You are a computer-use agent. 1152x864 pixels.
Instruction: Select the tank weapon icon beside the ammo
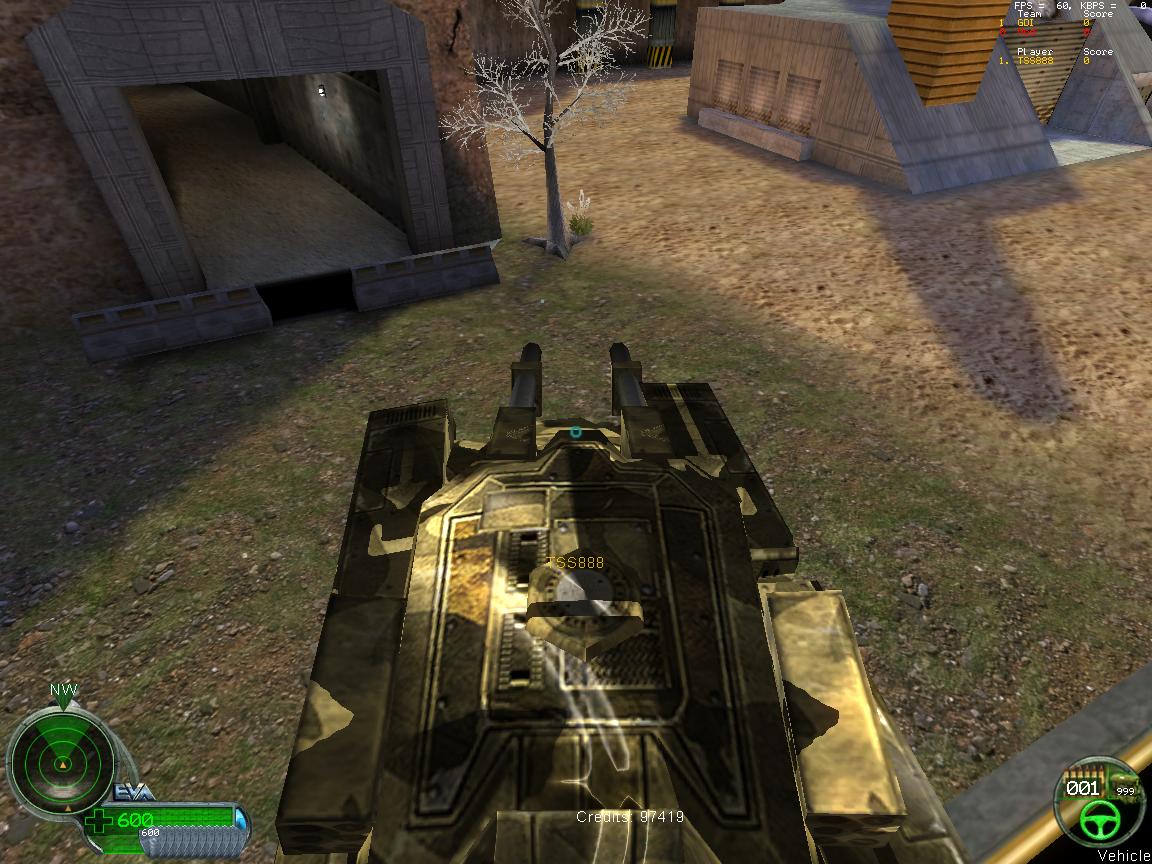click(1125, 782)
